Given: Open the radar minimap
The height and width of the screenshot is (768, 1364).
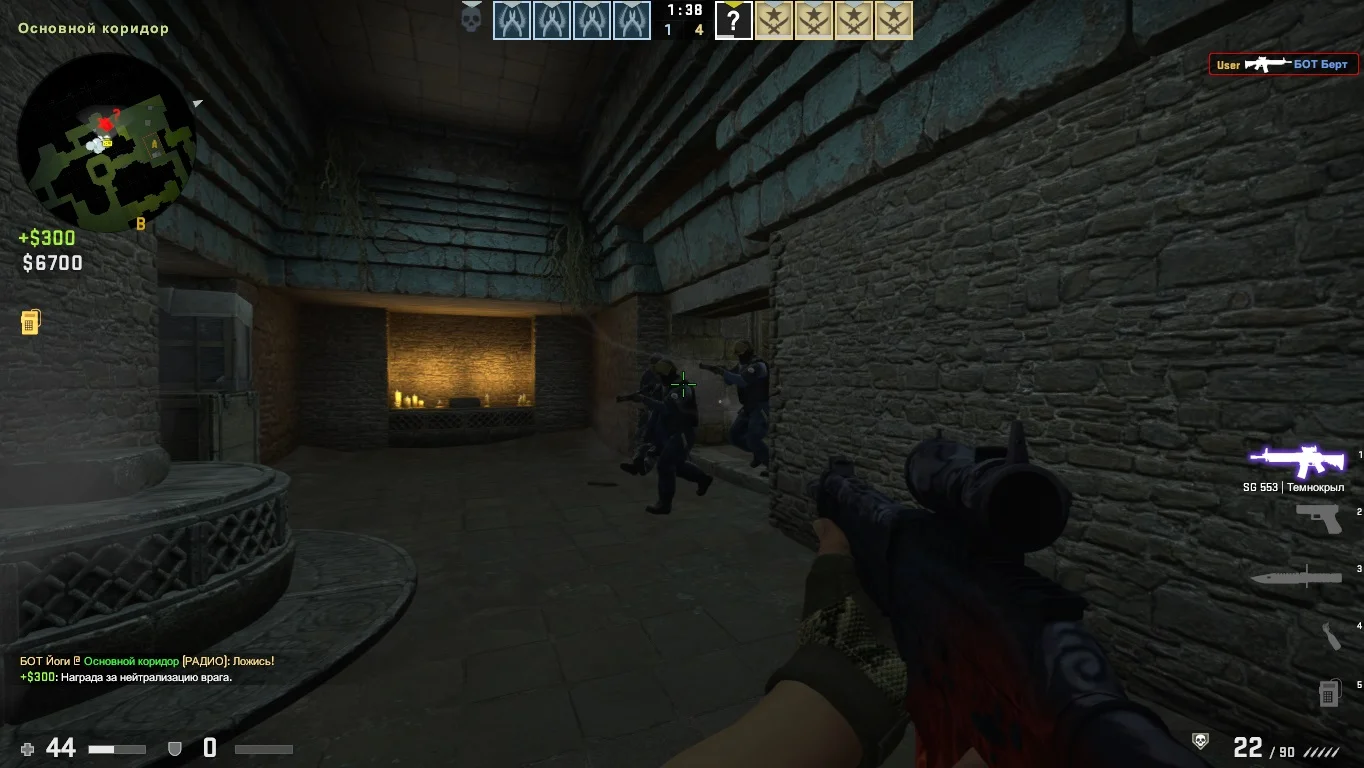Looking at the screenshot, I should tap(106, 142).
